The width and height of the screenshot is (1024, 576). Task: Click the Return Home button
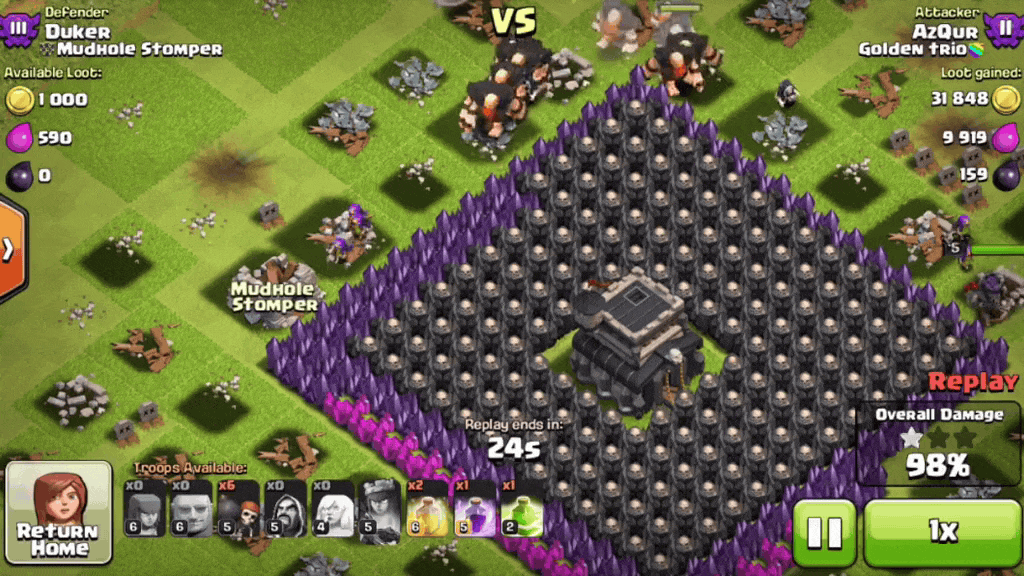point(59,514)
